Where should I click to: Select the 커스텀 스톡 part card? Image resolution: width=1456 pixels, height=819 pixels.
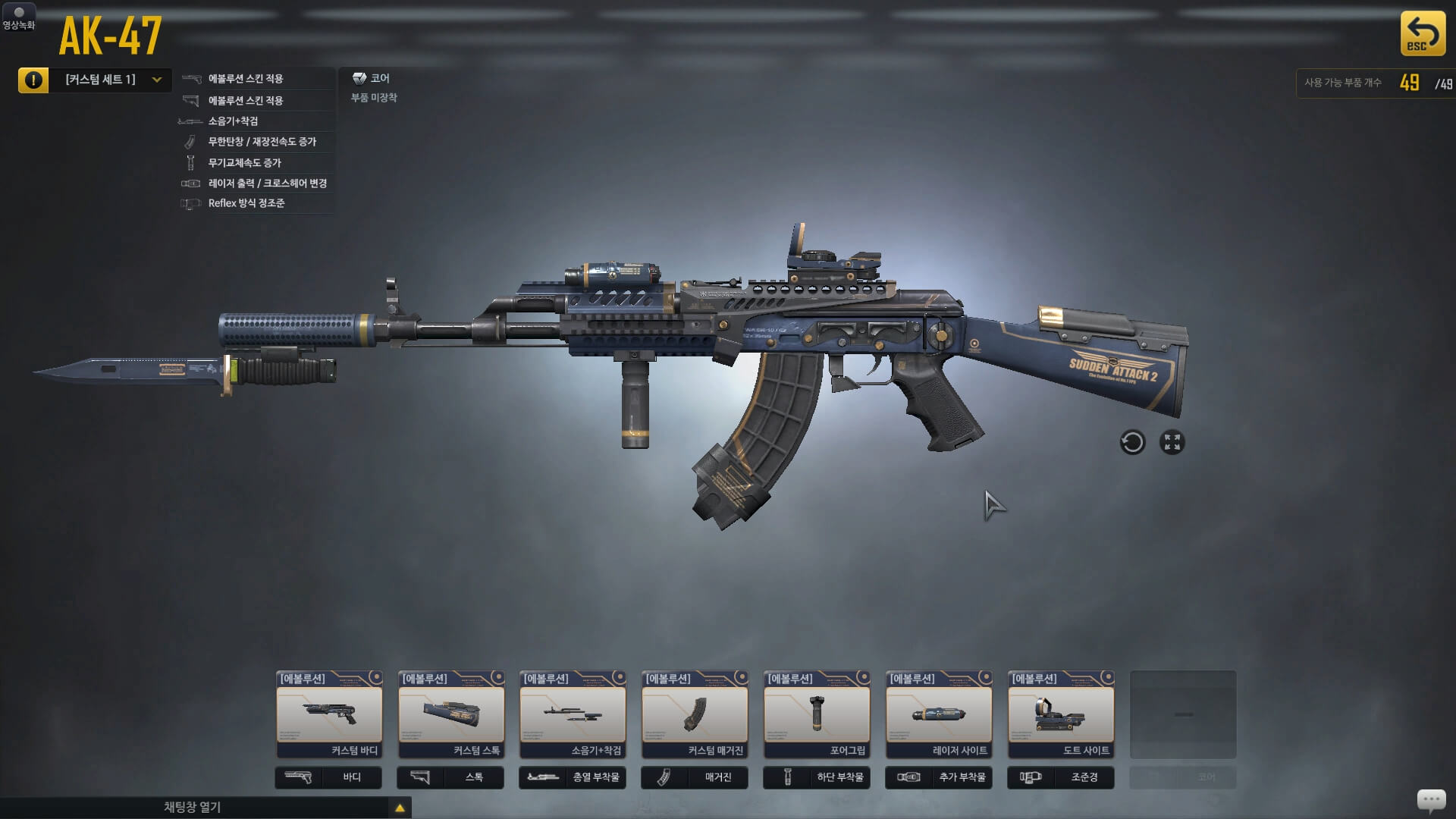coord(451,714)
